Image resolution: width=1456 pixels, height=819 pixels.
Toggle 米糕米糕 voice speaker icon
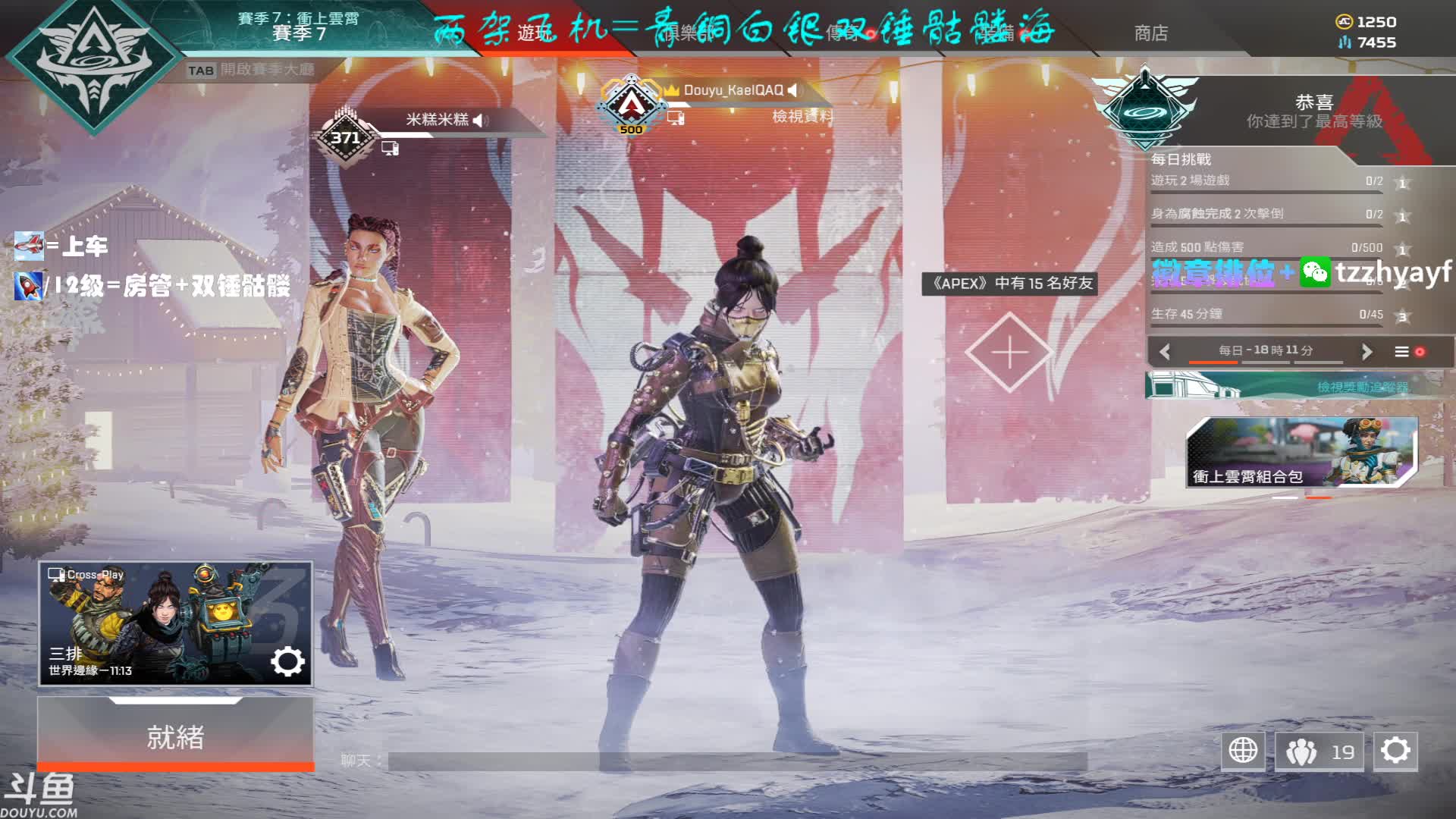click(x=481, y=120)
